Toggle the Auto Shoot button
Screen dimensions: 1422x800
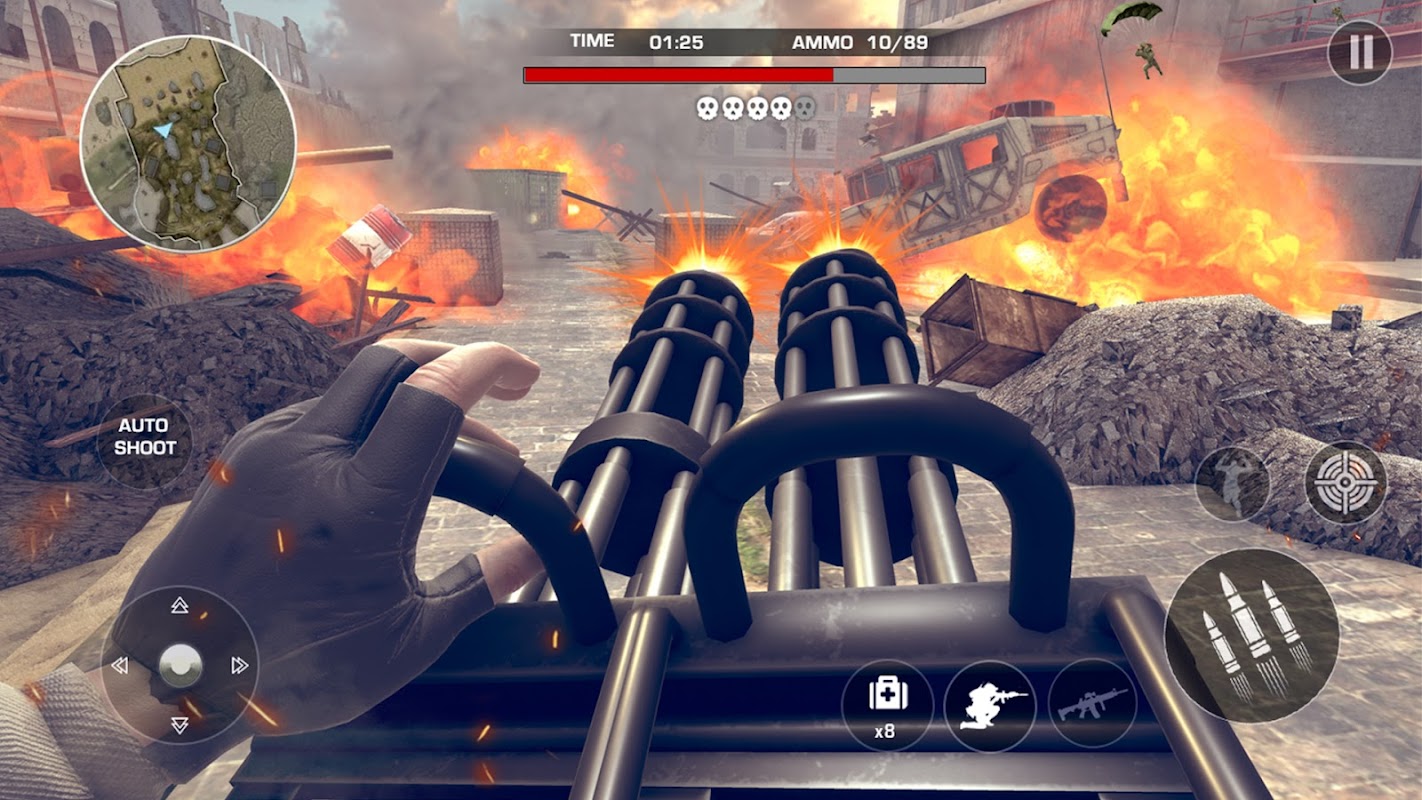pyautogui.click(x=145, y=438)
